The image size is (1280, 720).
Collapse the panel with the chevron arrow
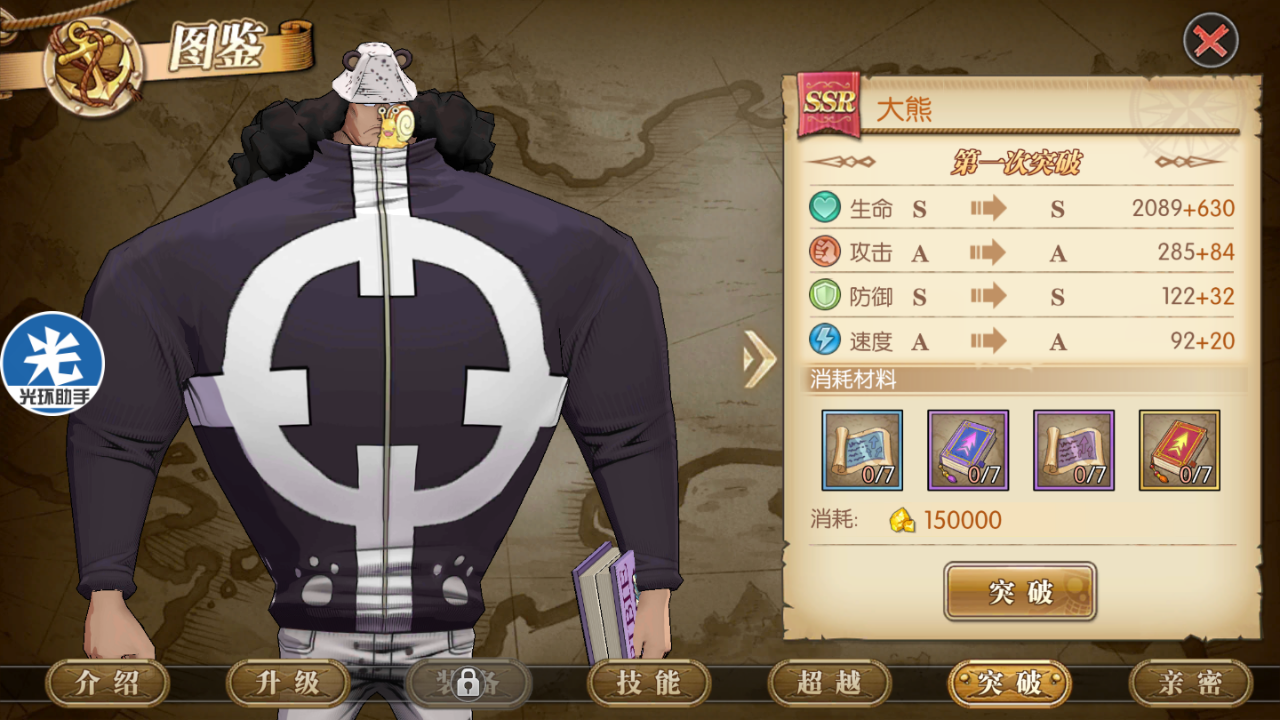[760, 359]
